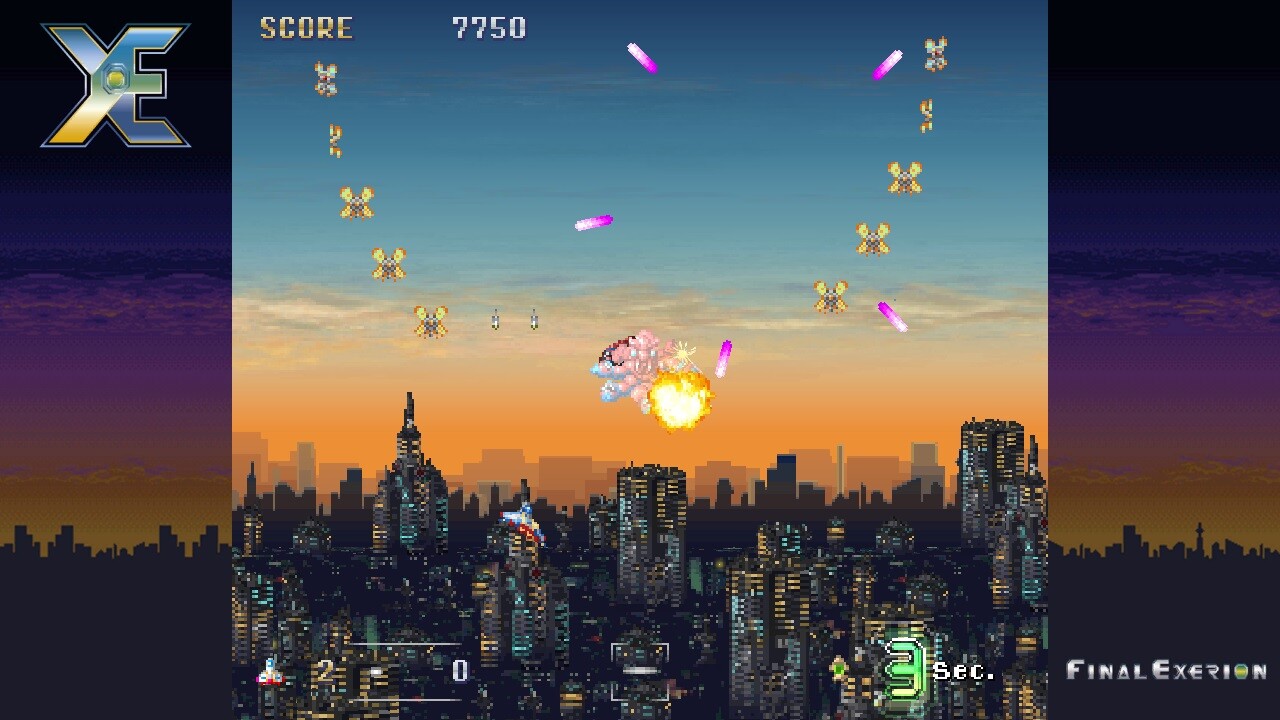Select the yellow enemy formation on the left edge

tap(390, 265)
